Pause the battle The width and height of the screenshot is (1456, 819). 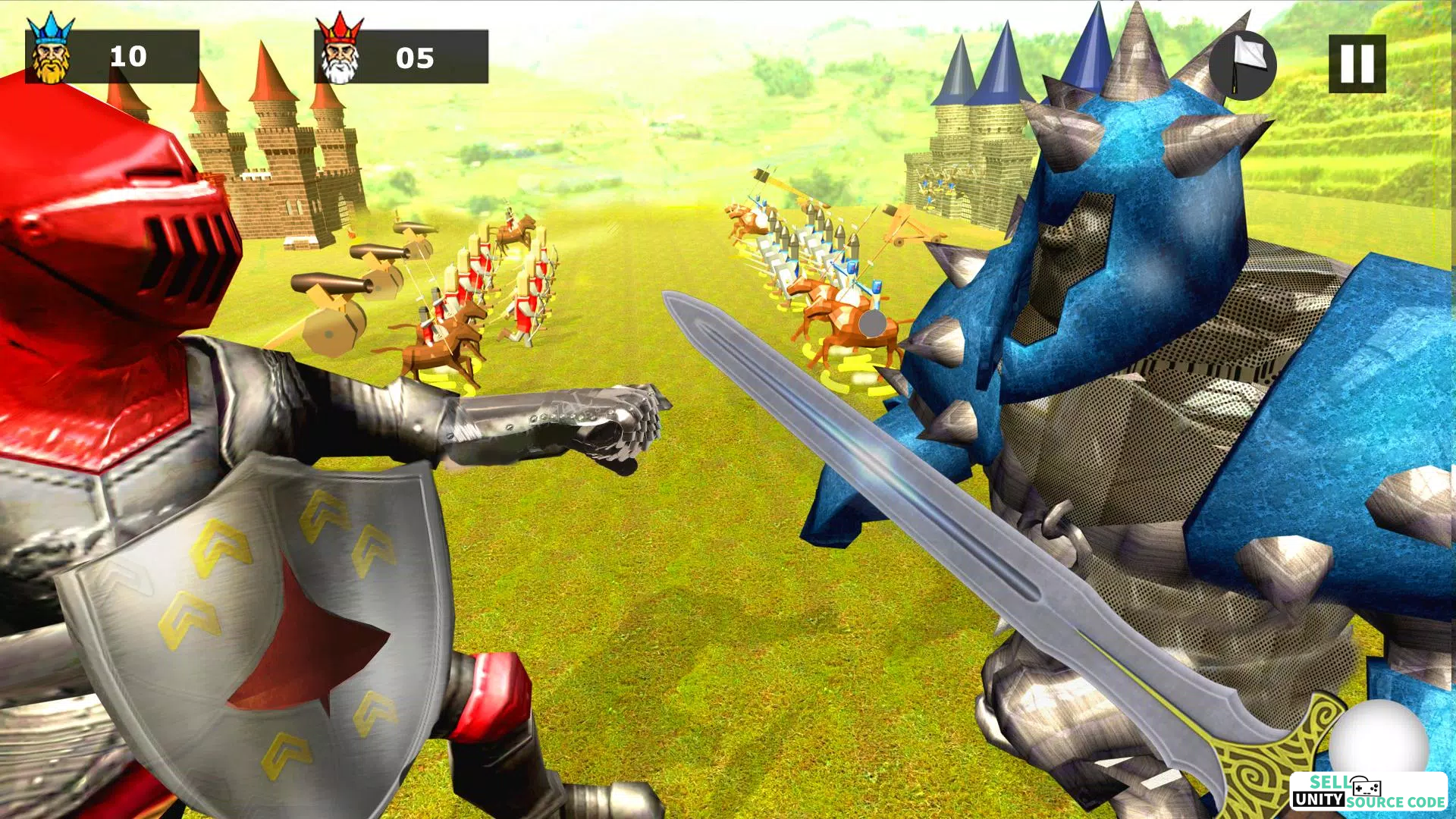coord(1357,64)
